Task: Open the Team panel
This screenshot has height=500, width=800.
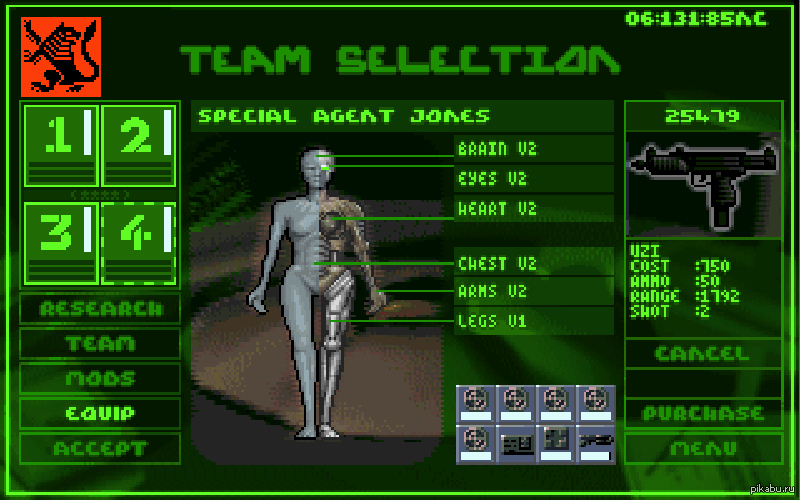Action: click(100, 344)
